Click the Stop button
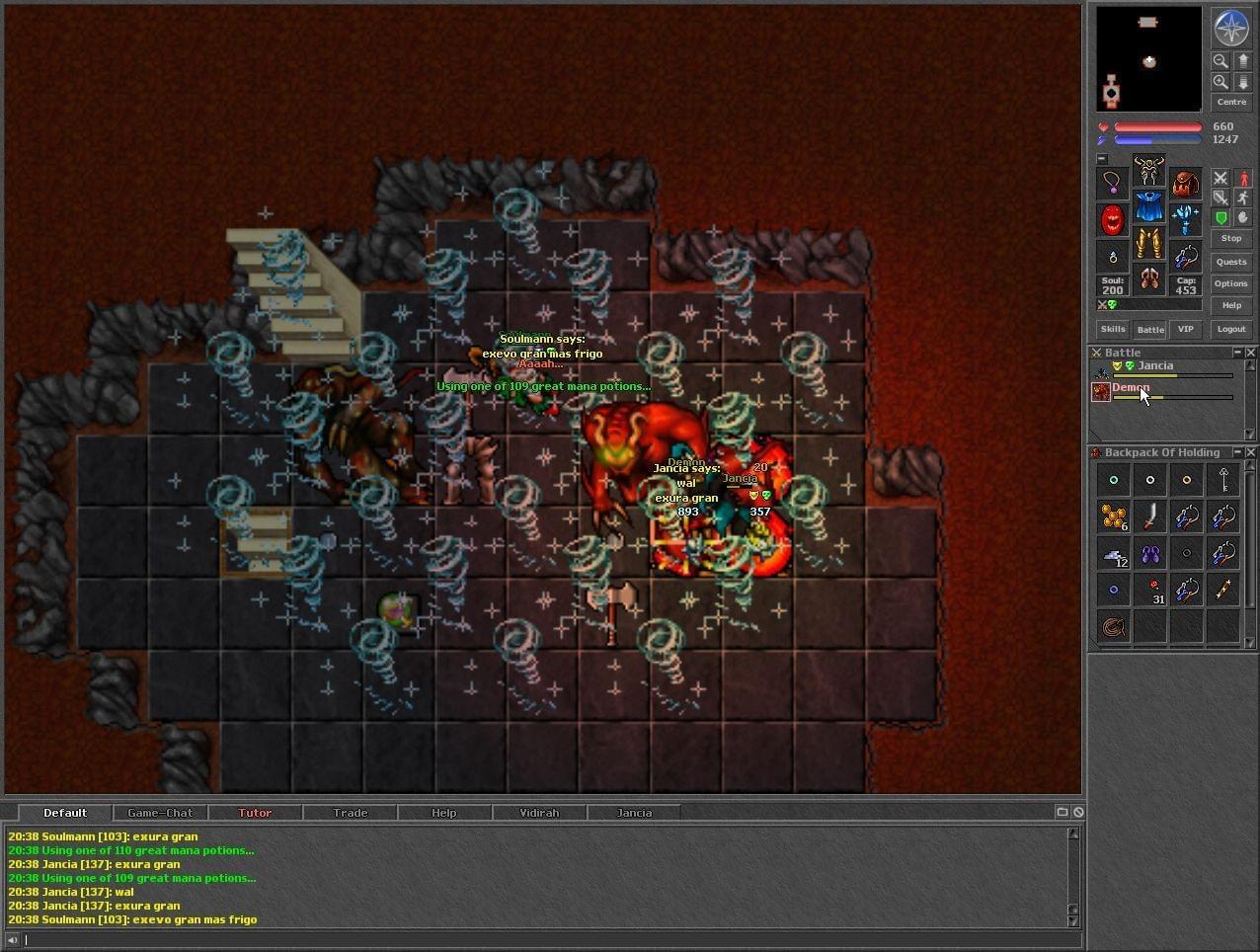The height and width of the screenshot is (952, 1260). point(1231,238)
